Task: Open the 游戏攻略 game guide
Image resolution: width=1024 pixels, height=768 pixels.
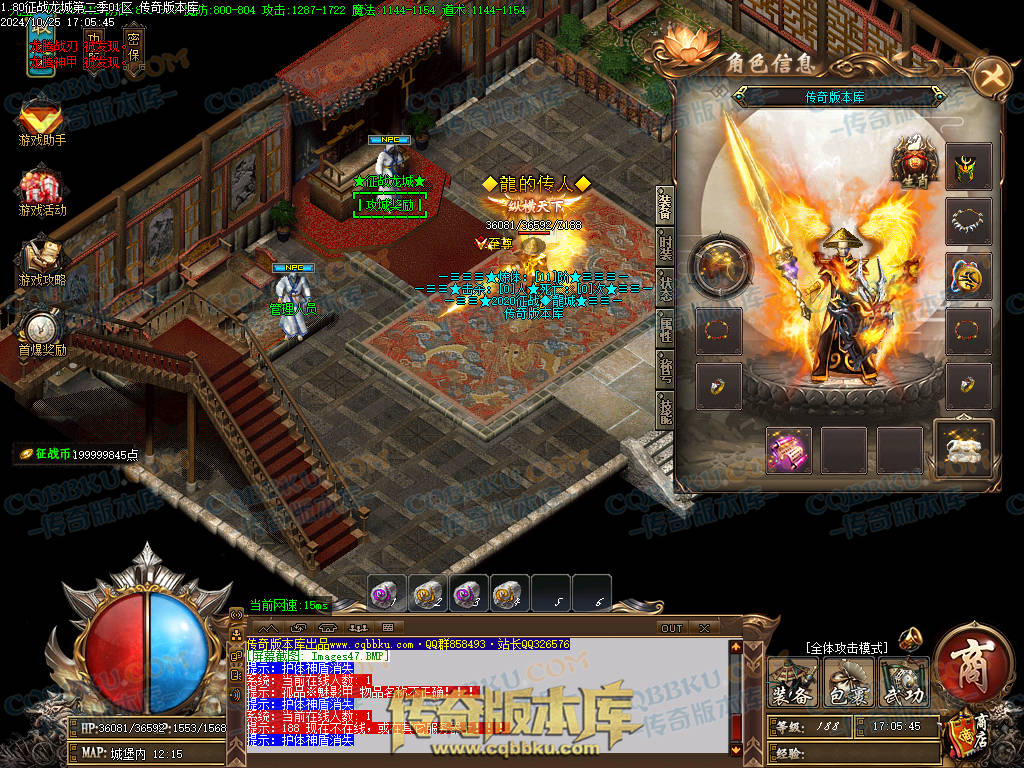Action: [x=42, y=262]
